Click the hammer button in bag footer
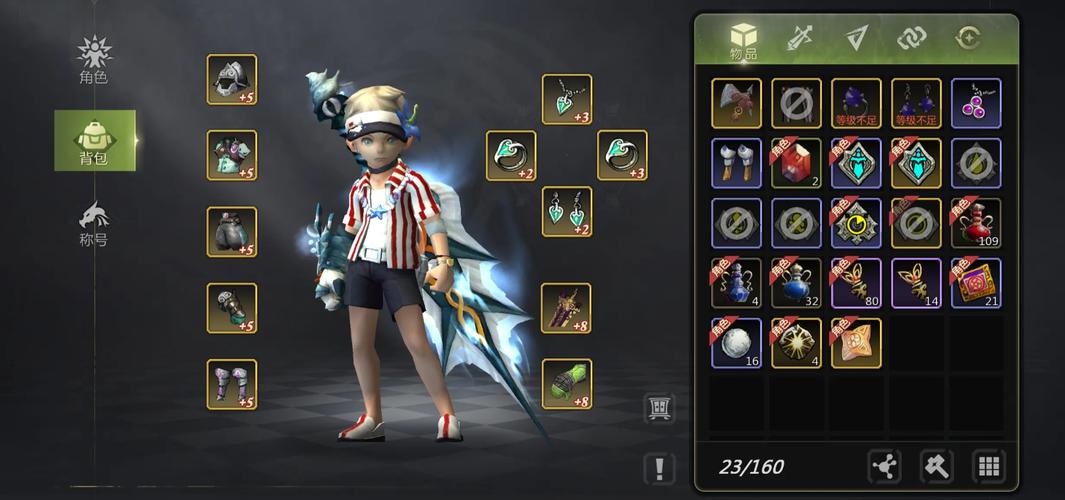 coord(937,466)
